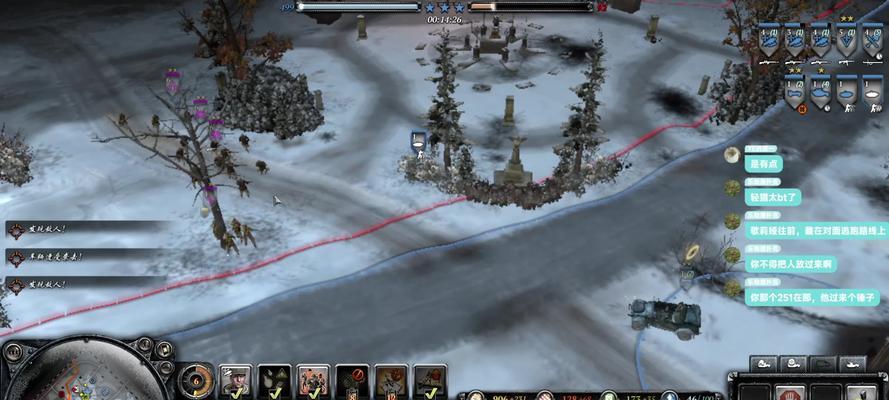Click the white highlighted vehicle shield
The image size is (889, 400).
(873, 91)
